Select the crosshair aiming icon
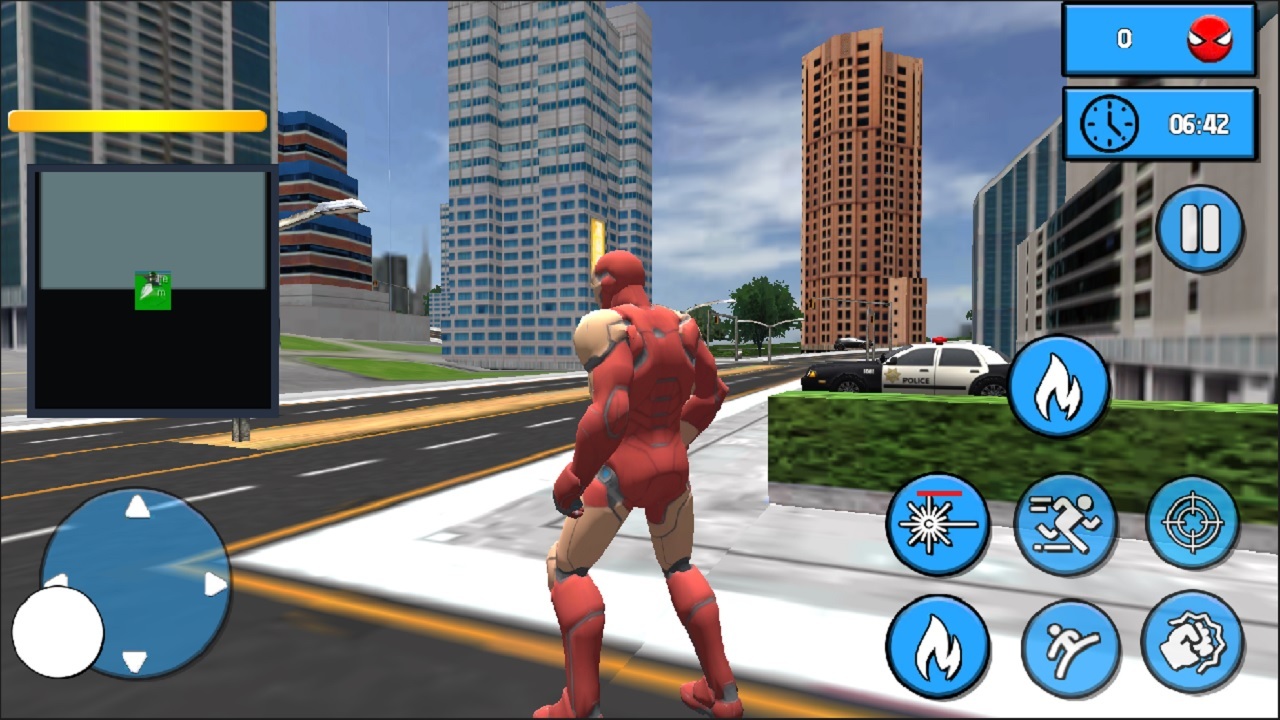This screenshot has height=720, width=1280. [x=1194, y=523]
